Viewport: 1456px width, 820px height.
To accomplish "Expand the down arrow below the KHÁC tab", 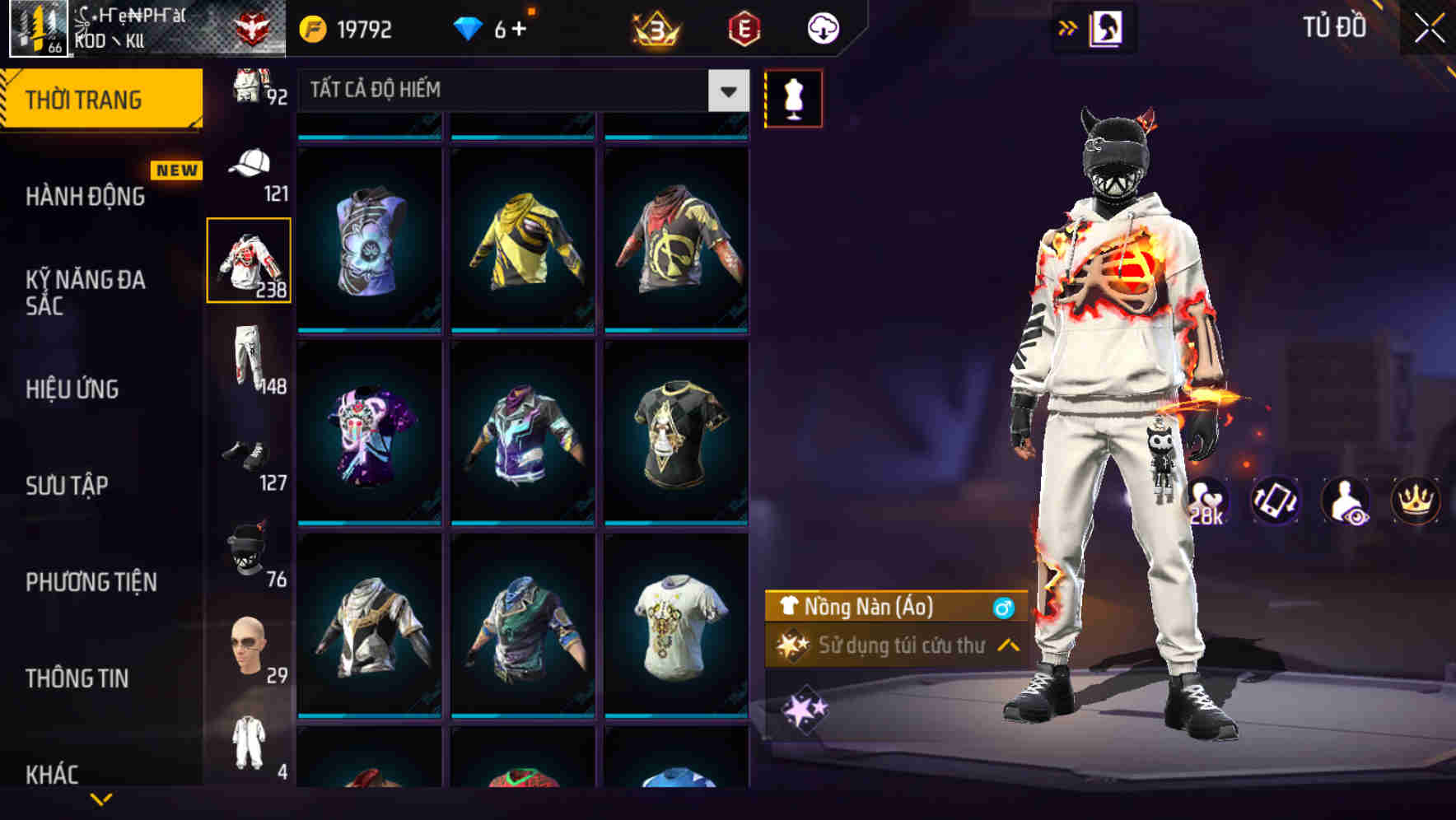I will 102,797.
